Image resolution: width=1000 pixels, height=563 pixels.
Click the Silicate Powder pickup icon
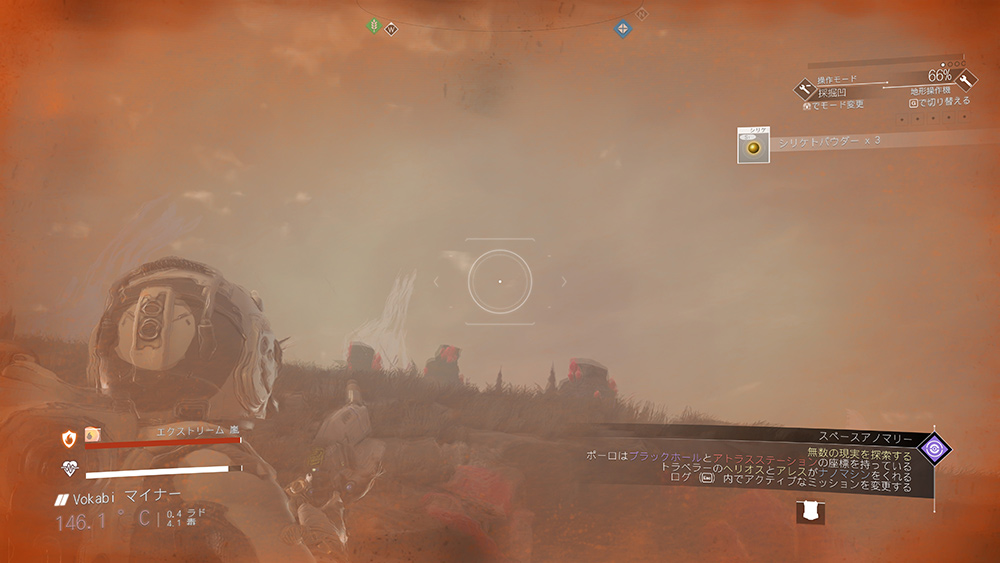753,146
